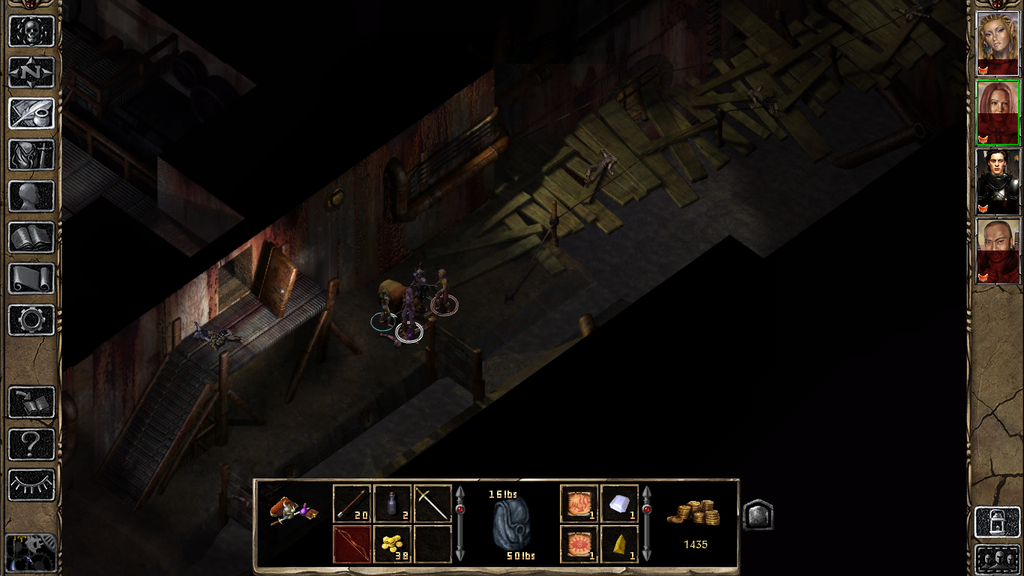Pick up the arrows stack of 20
Viewport: 1024px width, 576px height.
[352, 504]
